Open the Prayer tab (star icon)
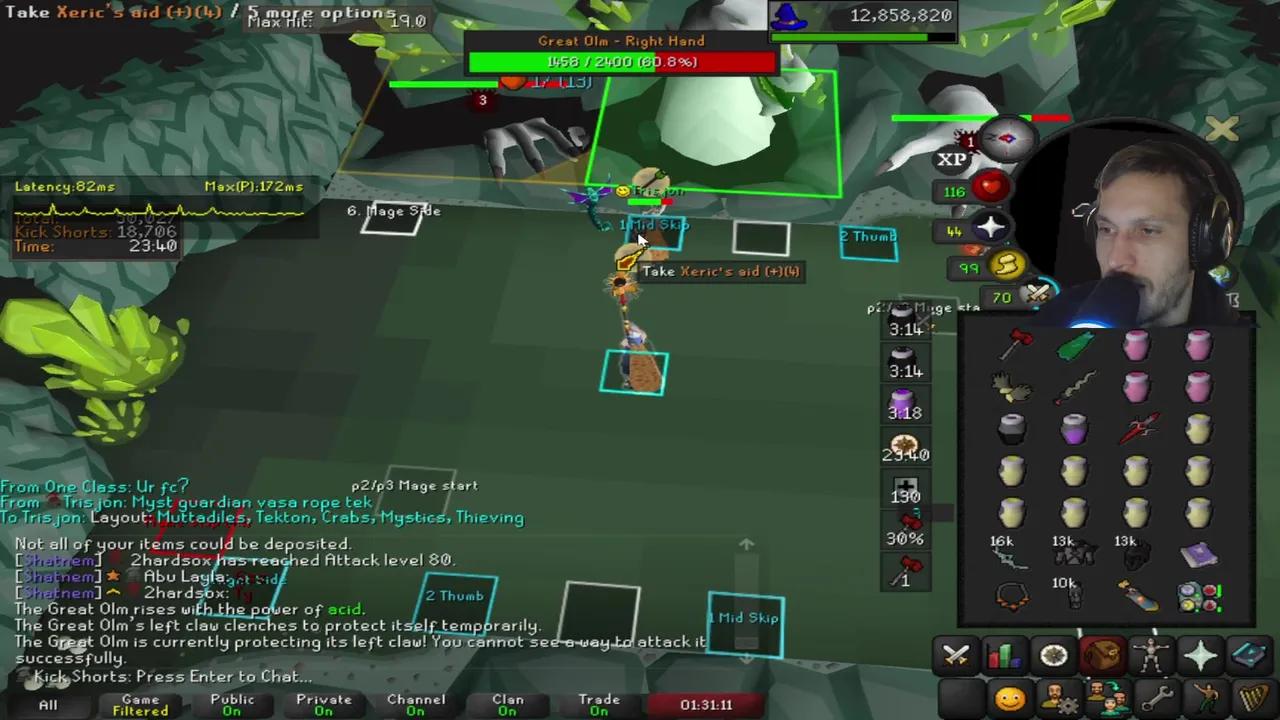Image resolution: width=1280 pixels, height=720 pixels. [x=1200, y=654]
